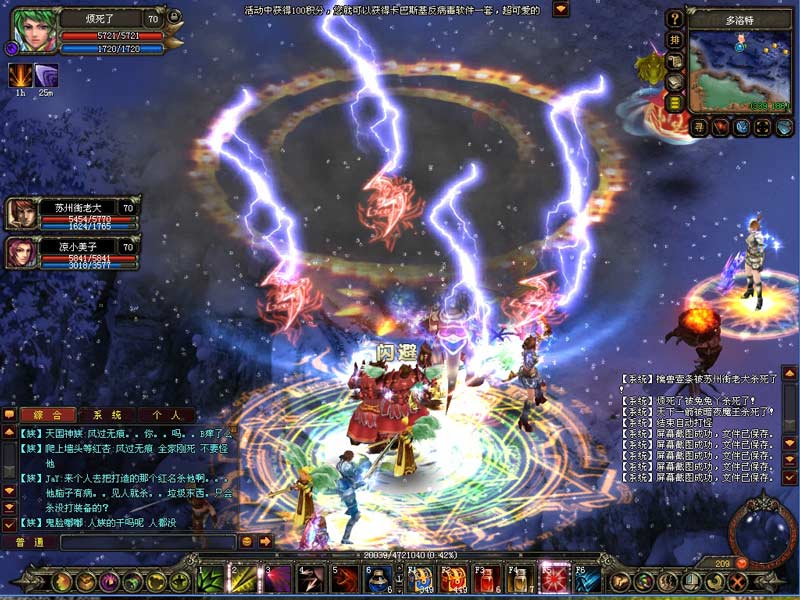Send the chat message with the arrow button
The image size is (800, 600).
[266, 542]
